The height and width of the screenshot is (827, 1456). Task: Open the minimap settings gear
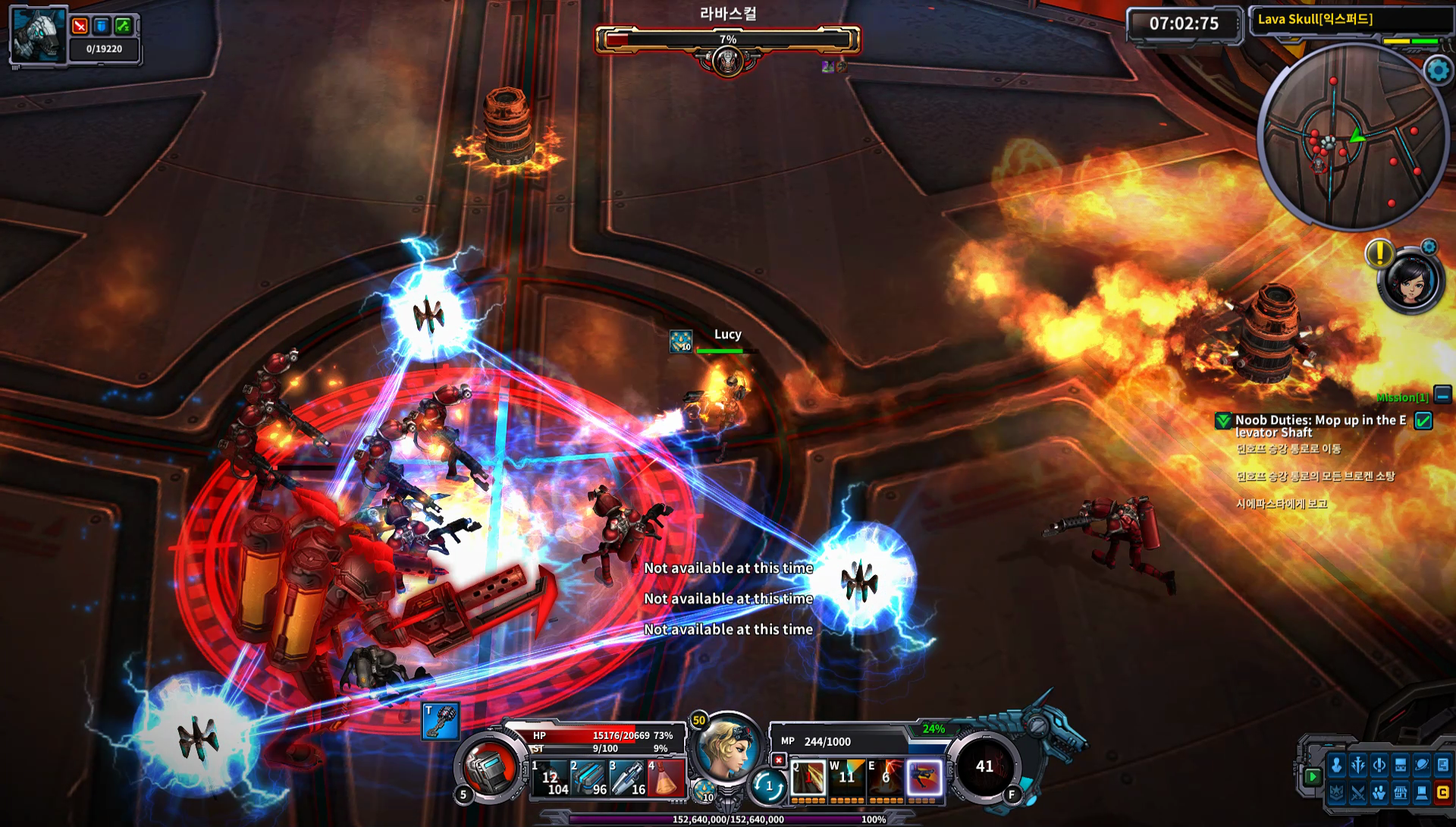(1438, 71)
